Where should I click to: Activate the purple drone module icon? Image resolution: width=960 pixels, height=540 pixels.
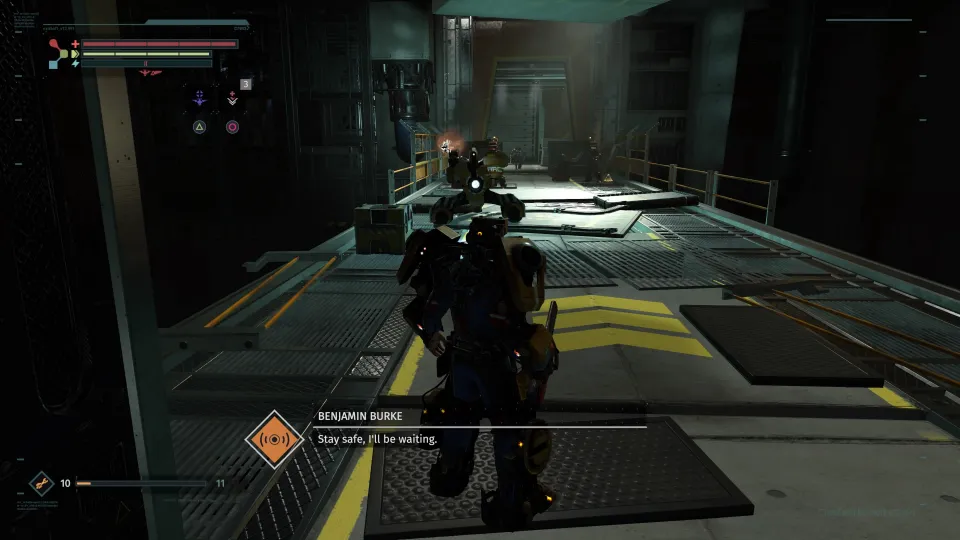coord(200,98)
